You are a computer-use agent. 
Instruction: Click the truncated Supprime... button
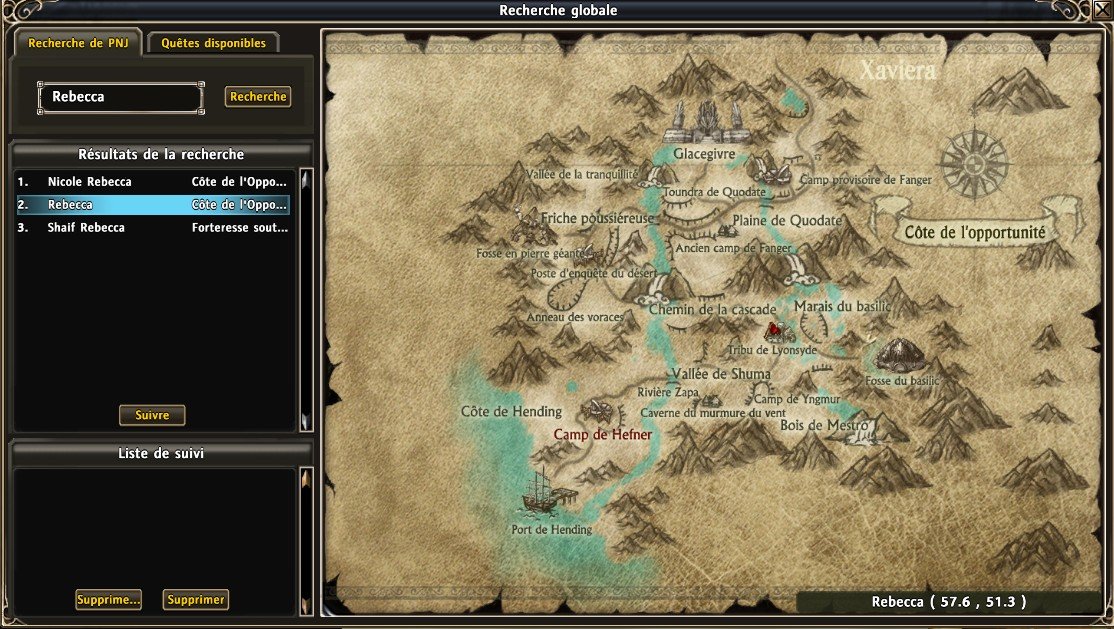point(108,600)
